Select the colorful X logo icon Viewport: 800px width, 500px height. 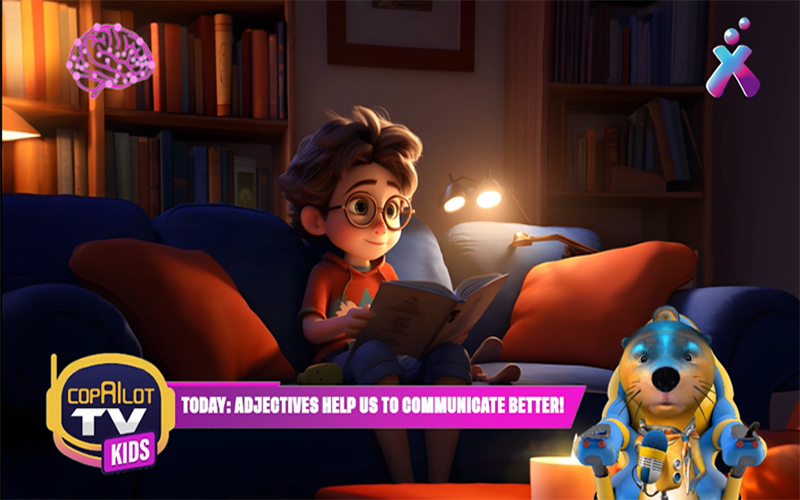[x=732, y=62]
